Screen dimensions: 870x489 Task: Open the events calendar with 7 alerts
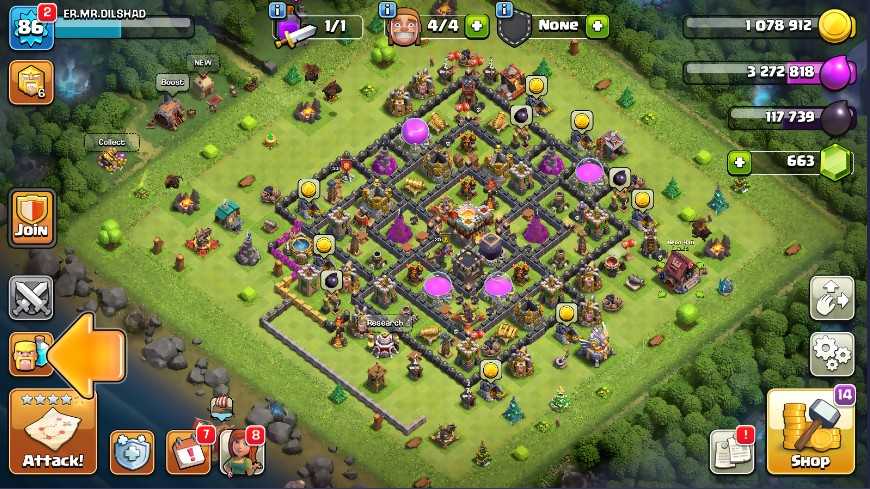187,452
